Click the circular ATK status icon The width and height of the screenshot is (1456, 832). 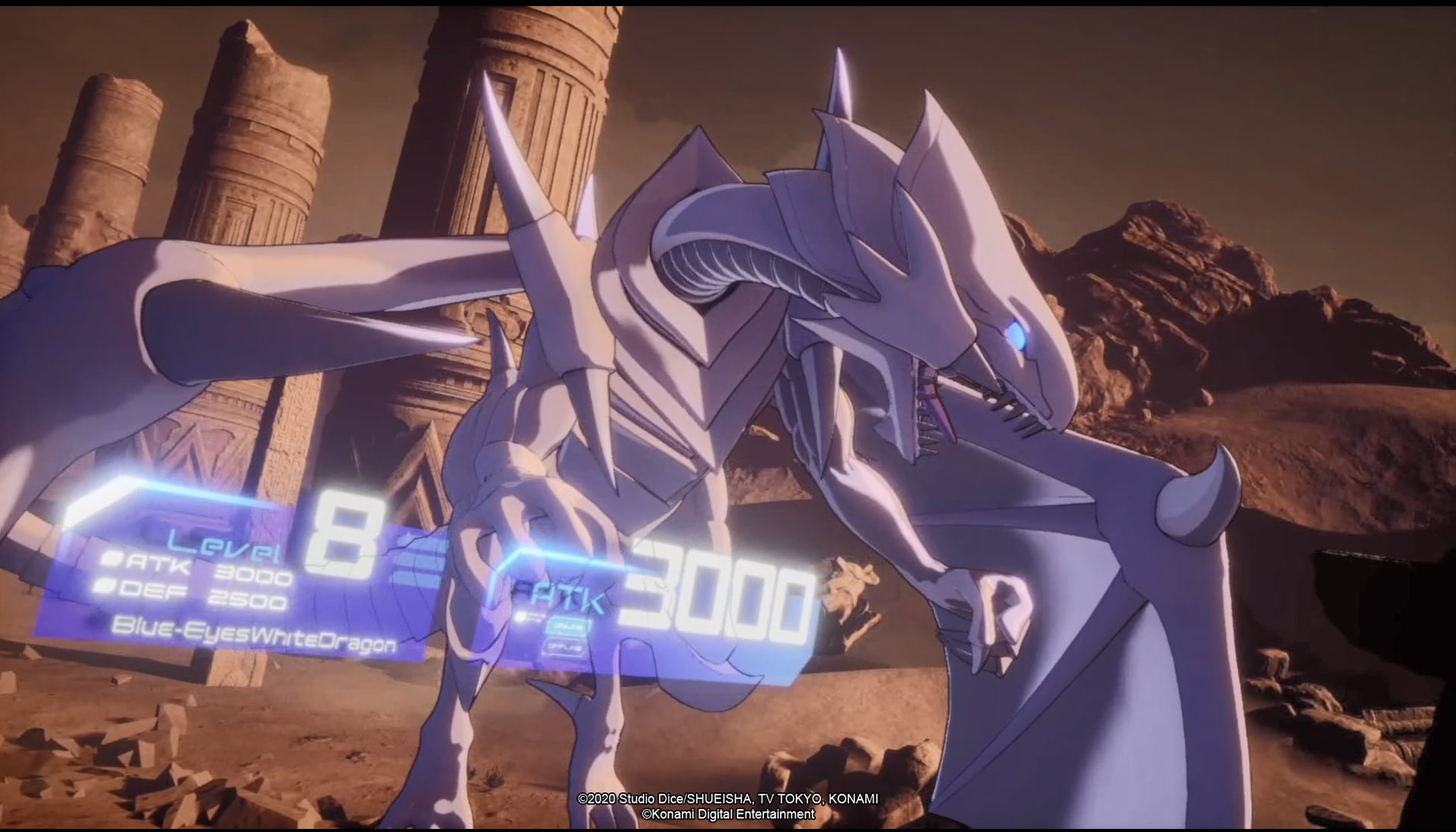coord(113,559)
